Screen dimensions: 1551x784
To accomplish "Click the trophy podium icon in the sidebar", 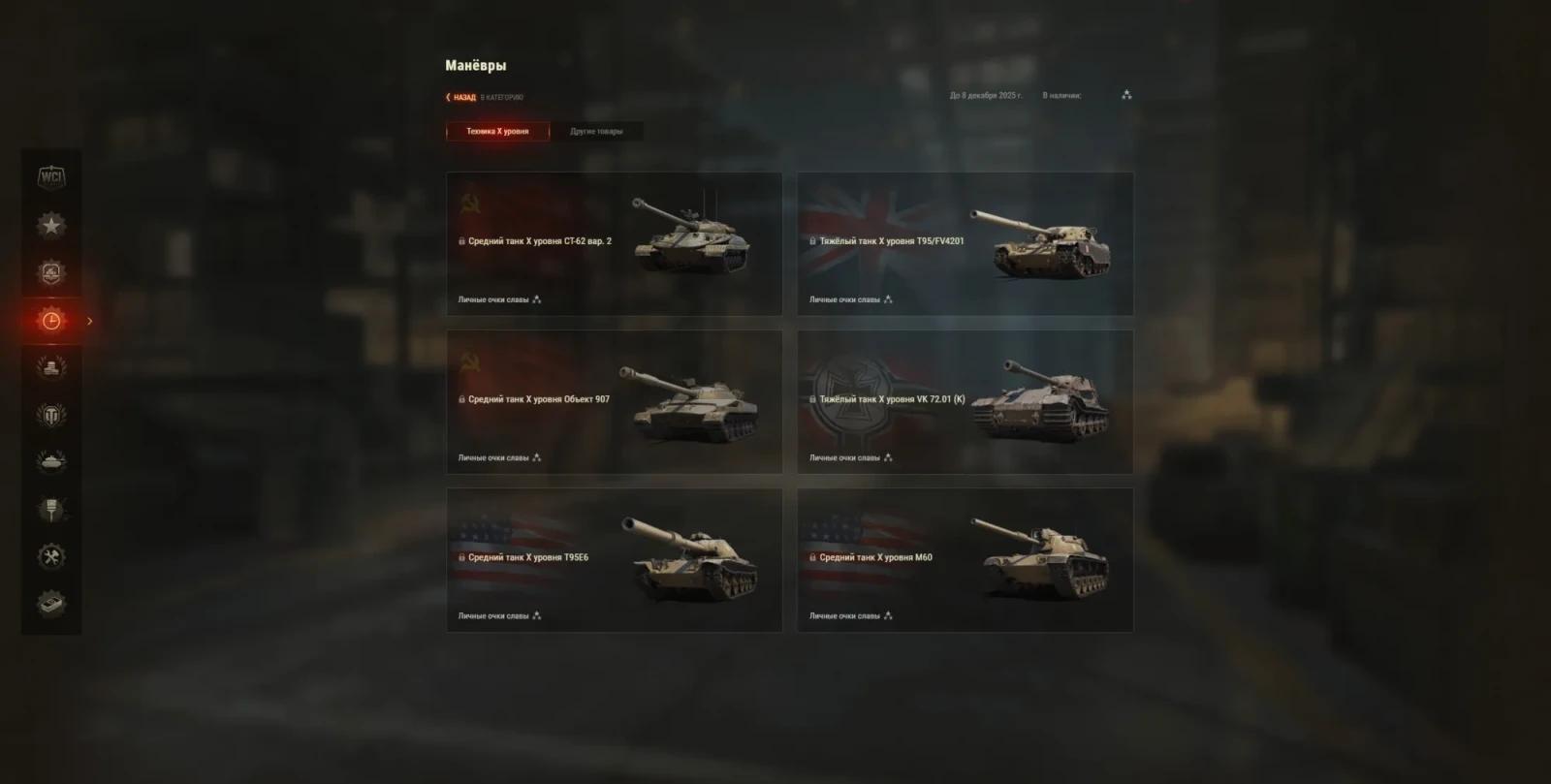I will [51, 366].
